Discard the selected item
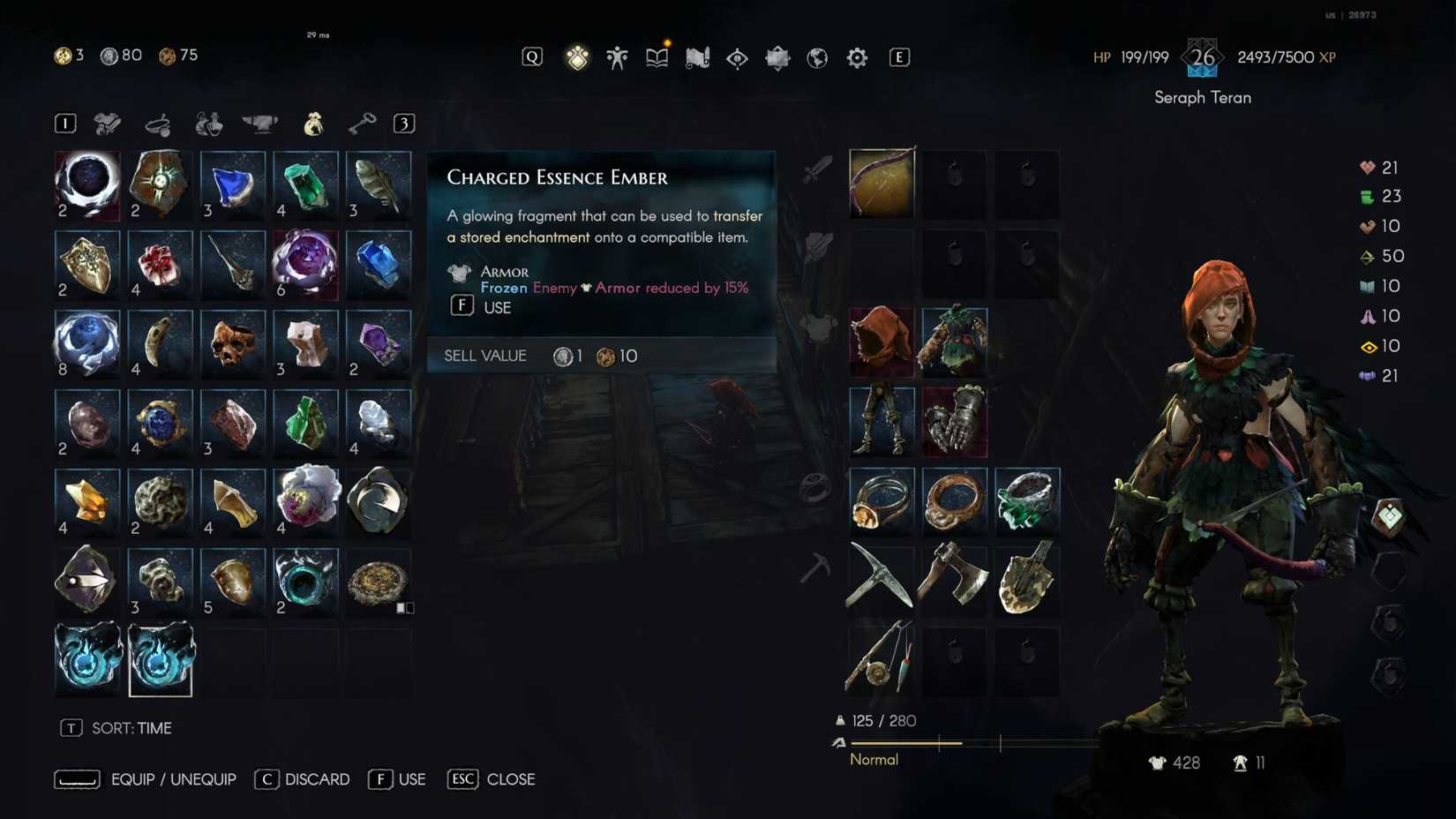 coord(302,779)
